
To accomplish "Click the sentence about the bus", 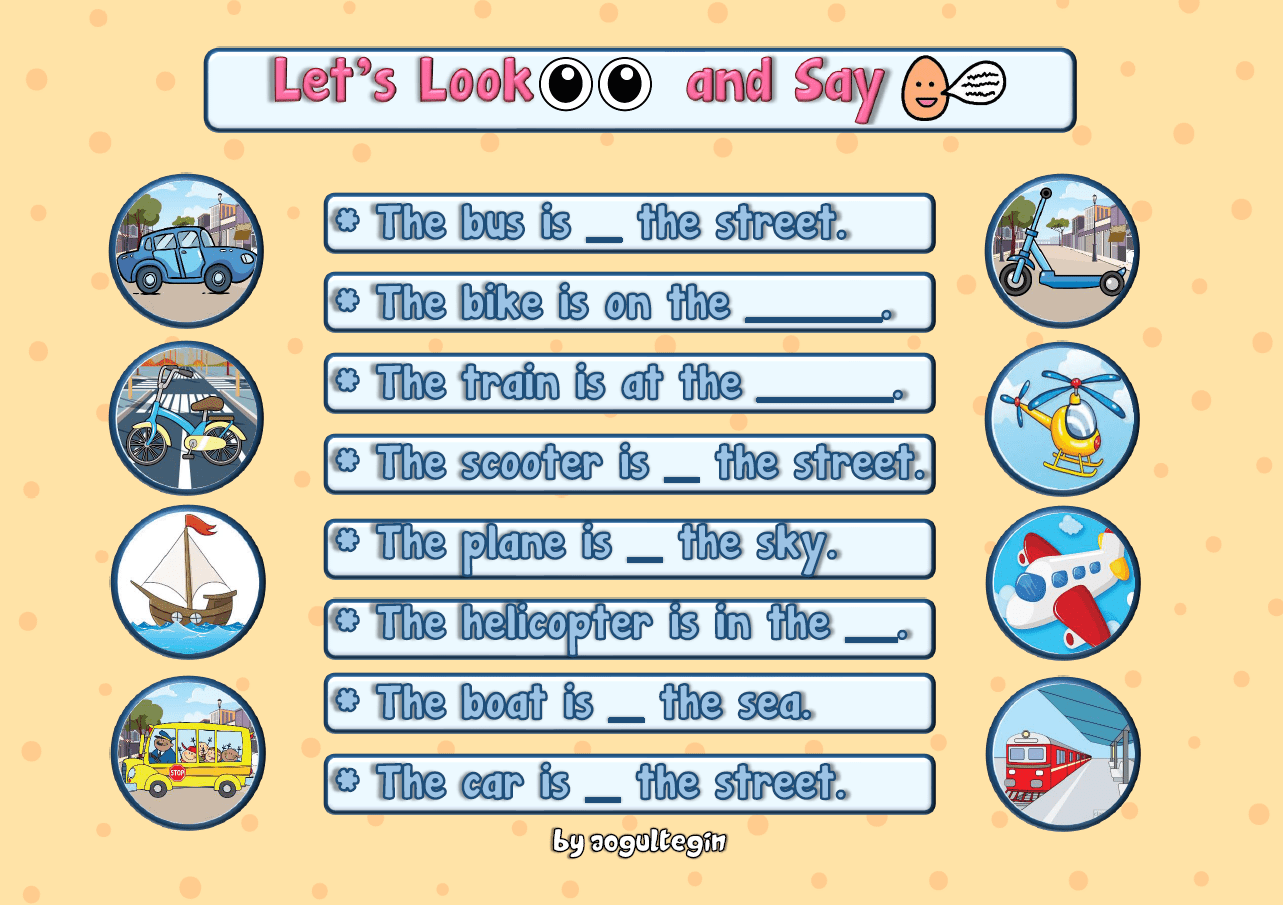I will (629, 223).
